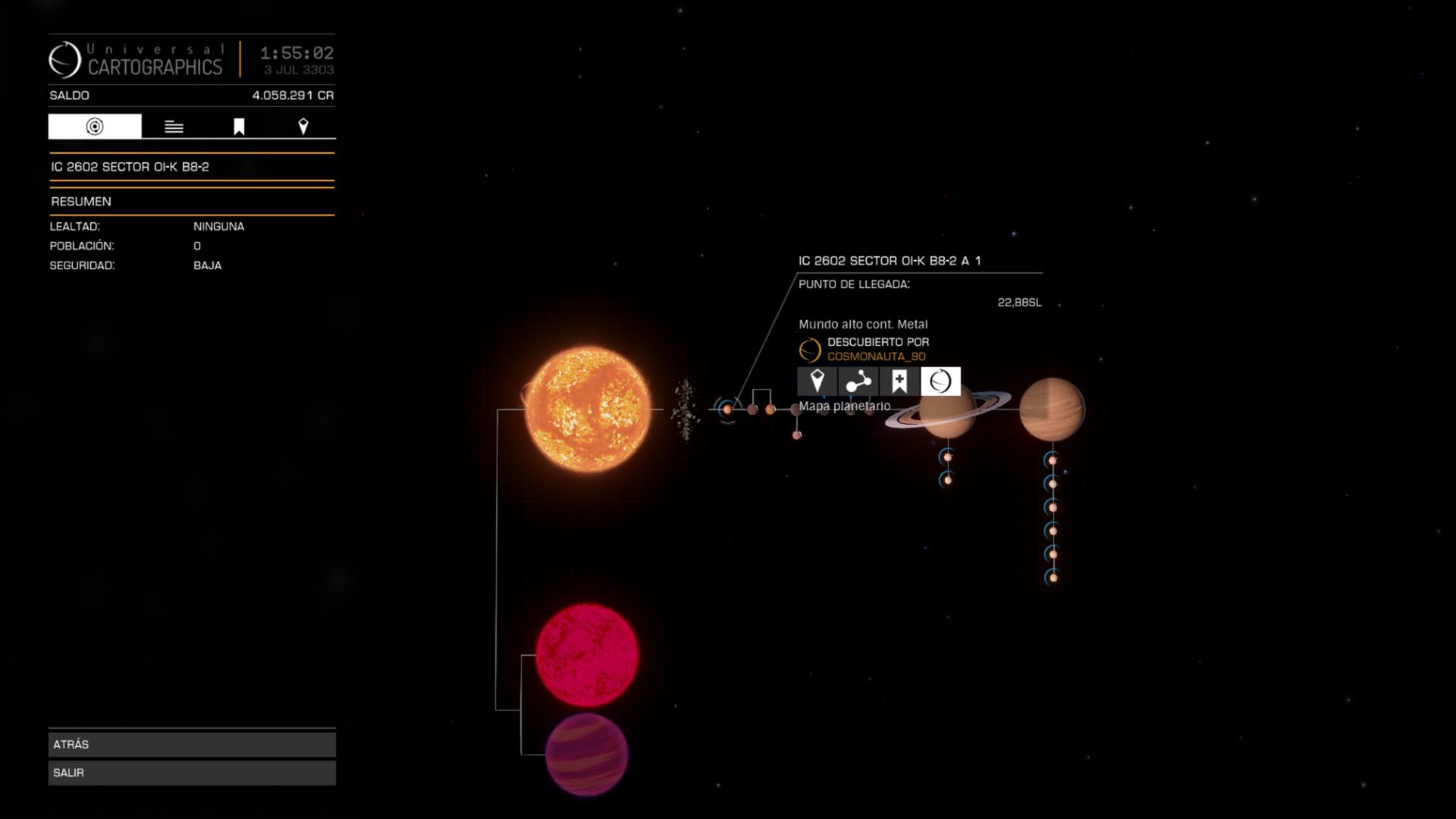This screenshot has width=1456, height=819.
Task: Select the large orange primary star
Action: pyautogui.click(x=588, y=409)
